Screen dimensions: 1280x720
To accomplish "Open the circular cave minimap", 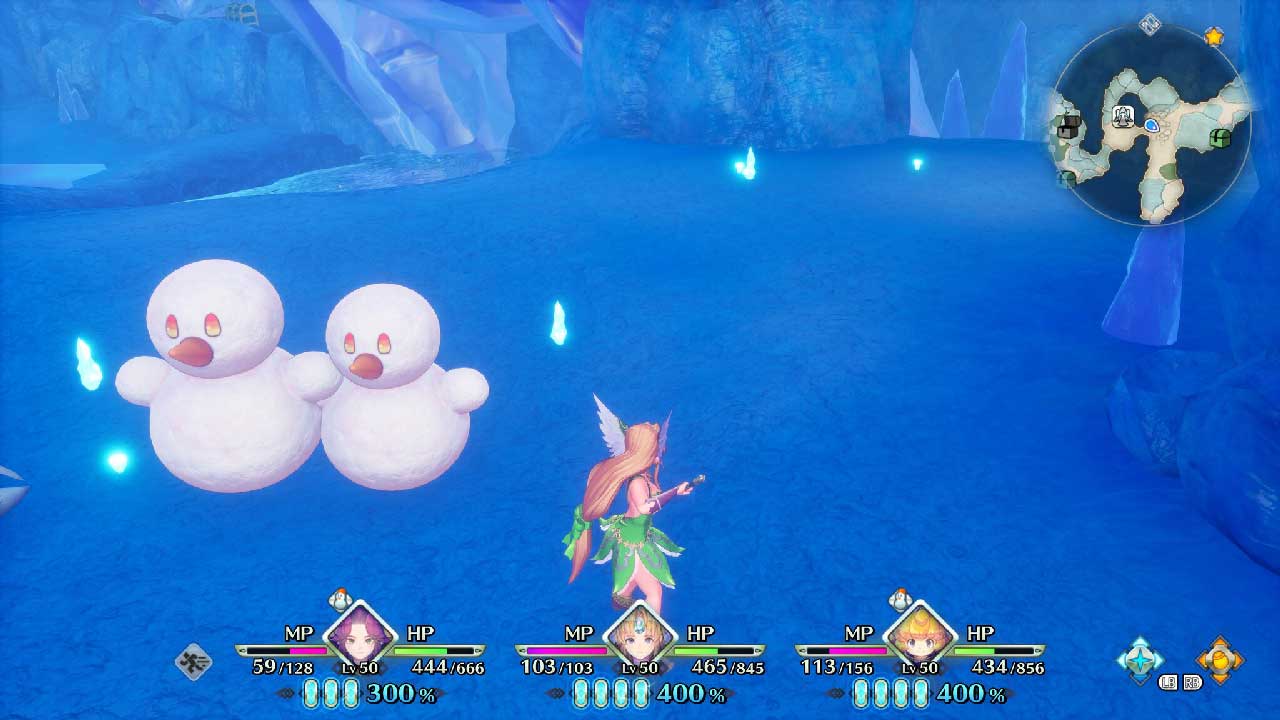I will (x=1150, y=125).
